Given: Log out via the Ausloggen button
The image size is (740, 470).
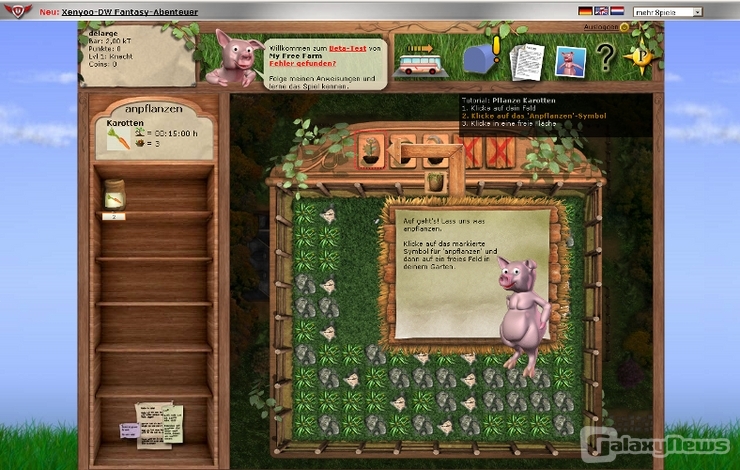Looking at the screenshot, I should [x=598, y=27].
